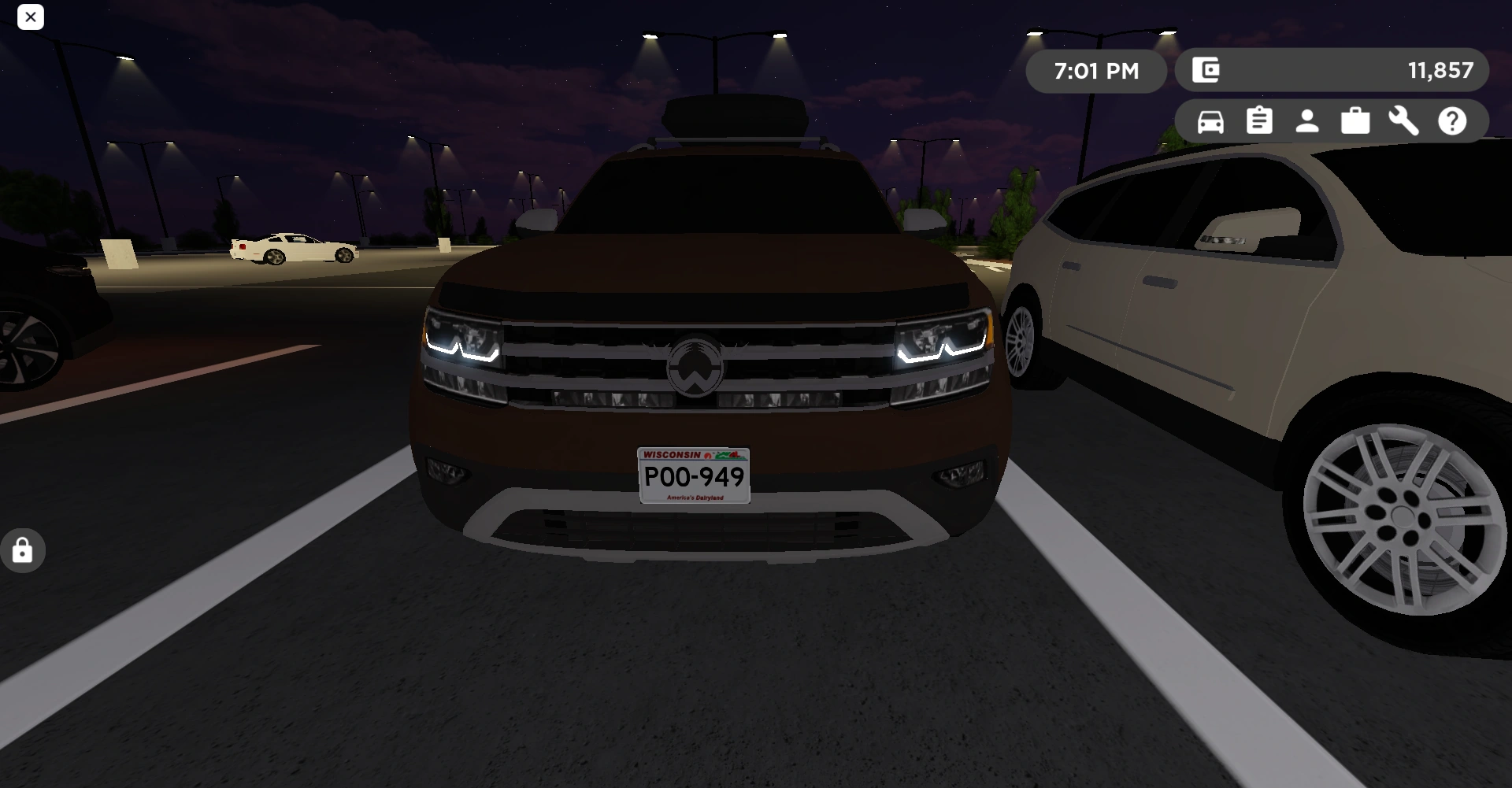Click the padlock icon on the left

click(22, 549)
